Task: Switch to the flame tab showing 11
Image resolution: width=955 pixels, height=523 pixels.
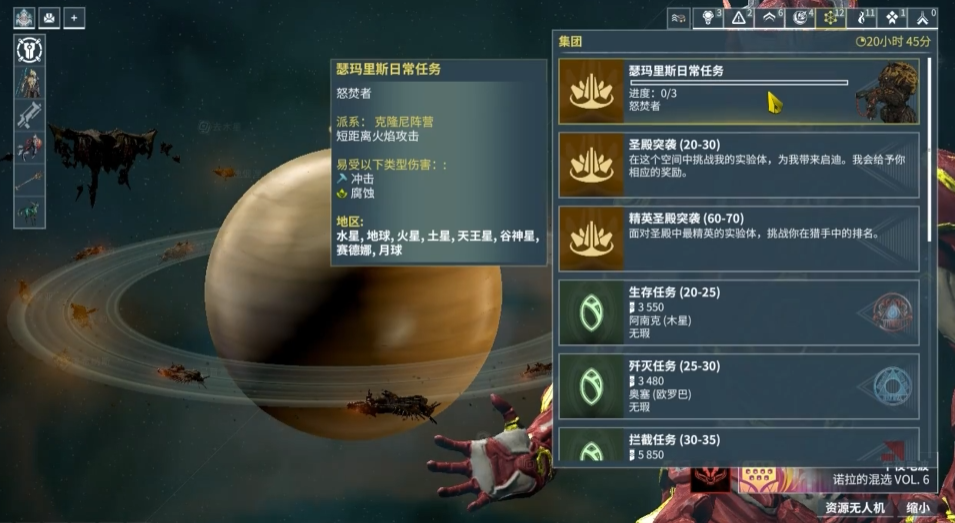Action: (x=862, y=18)
